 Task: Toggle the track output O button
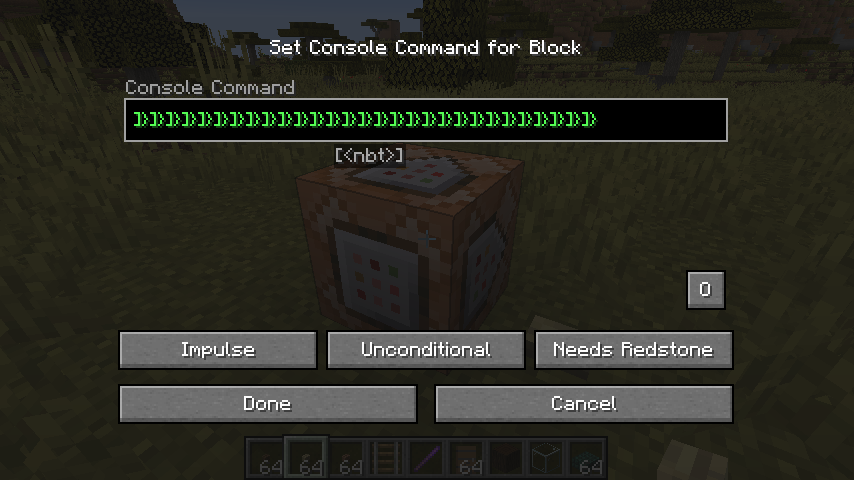[x=705, y=290]
